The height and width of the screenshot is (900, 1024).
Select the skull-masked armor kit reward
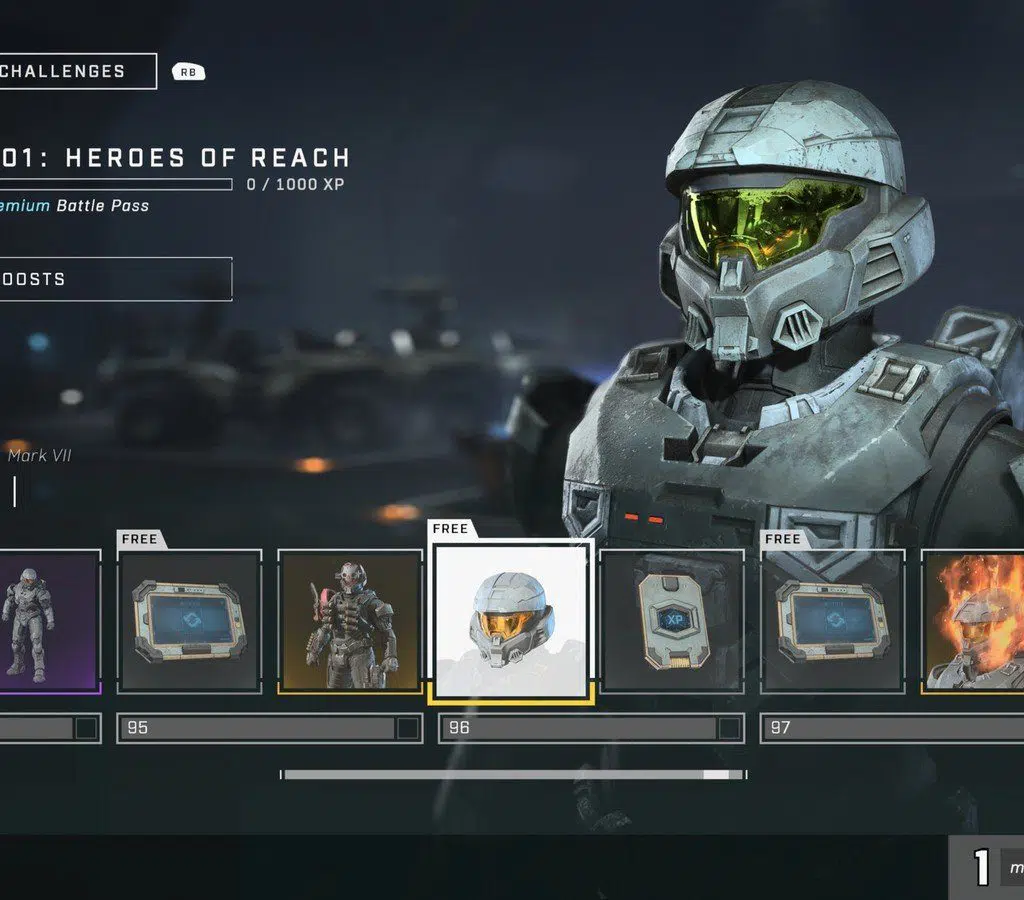349,621
